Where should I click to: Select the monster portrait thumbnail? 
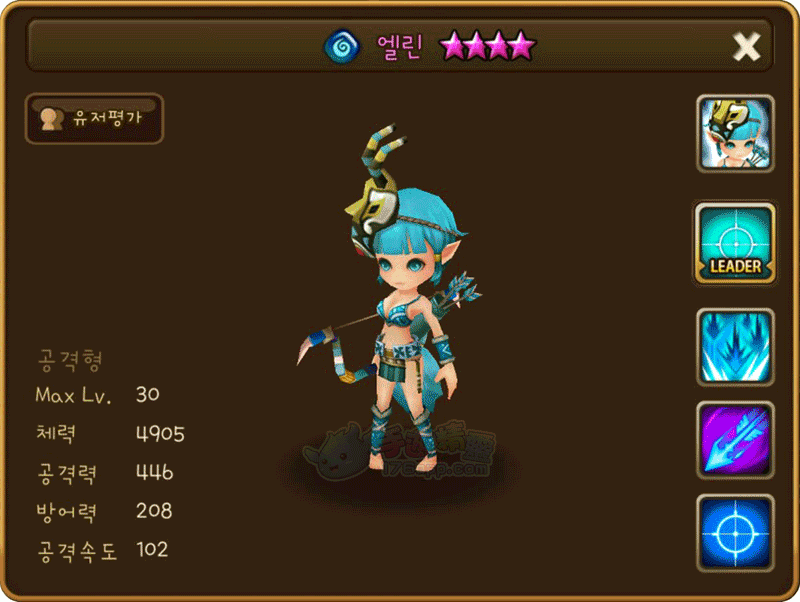pyautogui.click(x=735, y=133)
